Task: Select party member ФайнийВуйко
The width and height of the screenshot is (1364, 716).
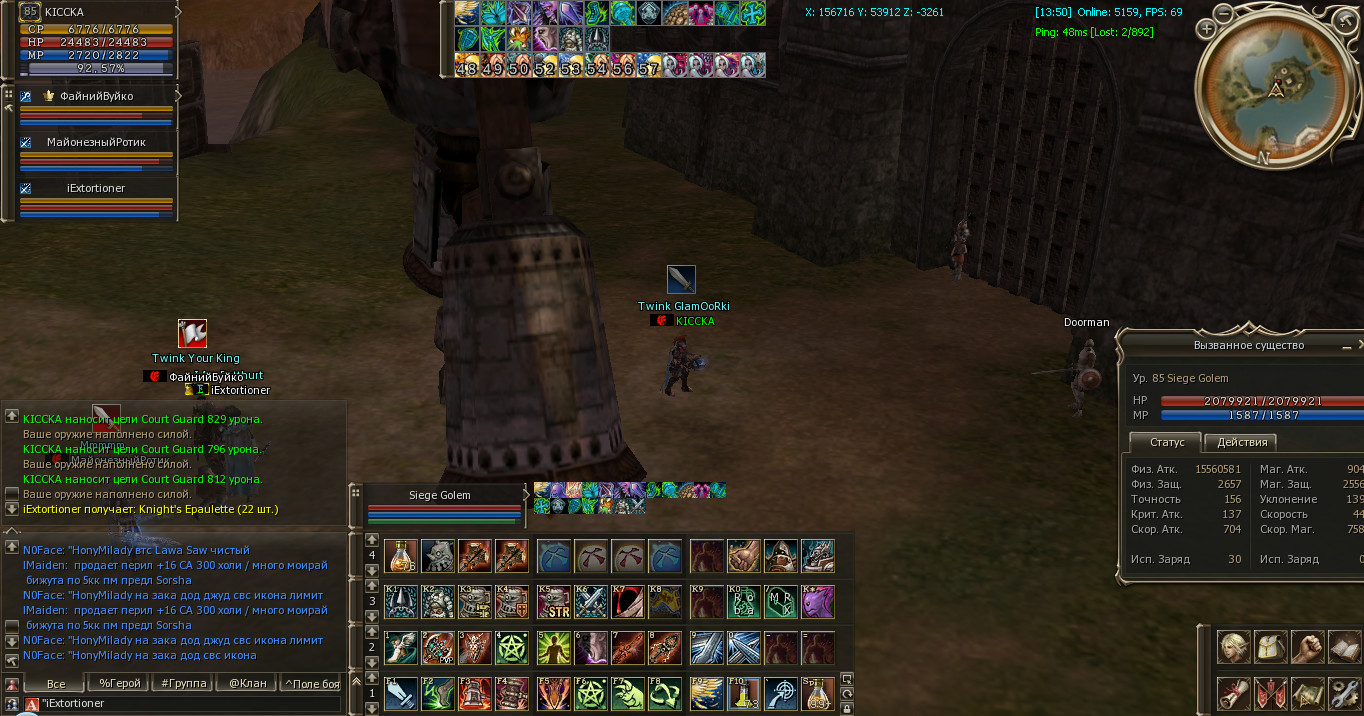Action: point(96,96)
